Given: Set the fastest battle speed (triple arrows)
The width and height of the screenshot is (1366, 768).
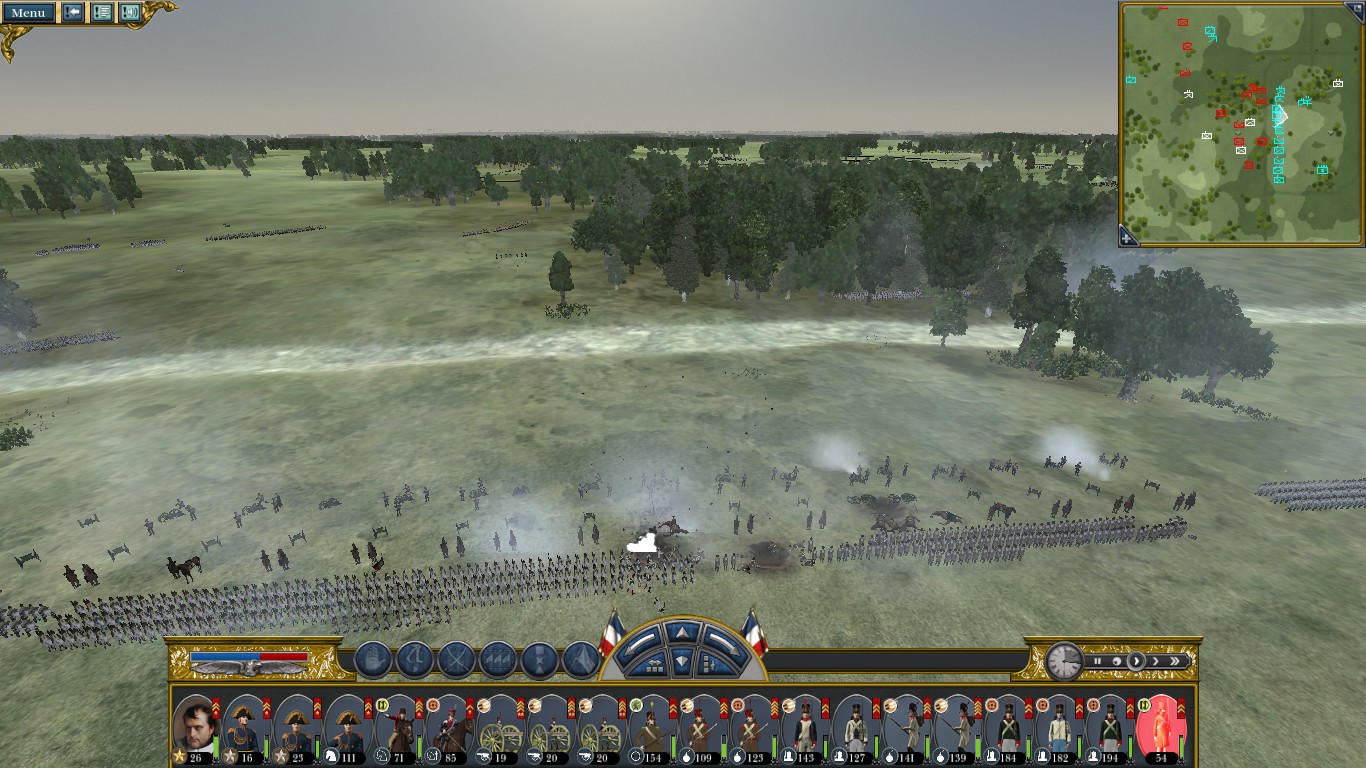Looking at the screenshot, I should [1176, 661].
